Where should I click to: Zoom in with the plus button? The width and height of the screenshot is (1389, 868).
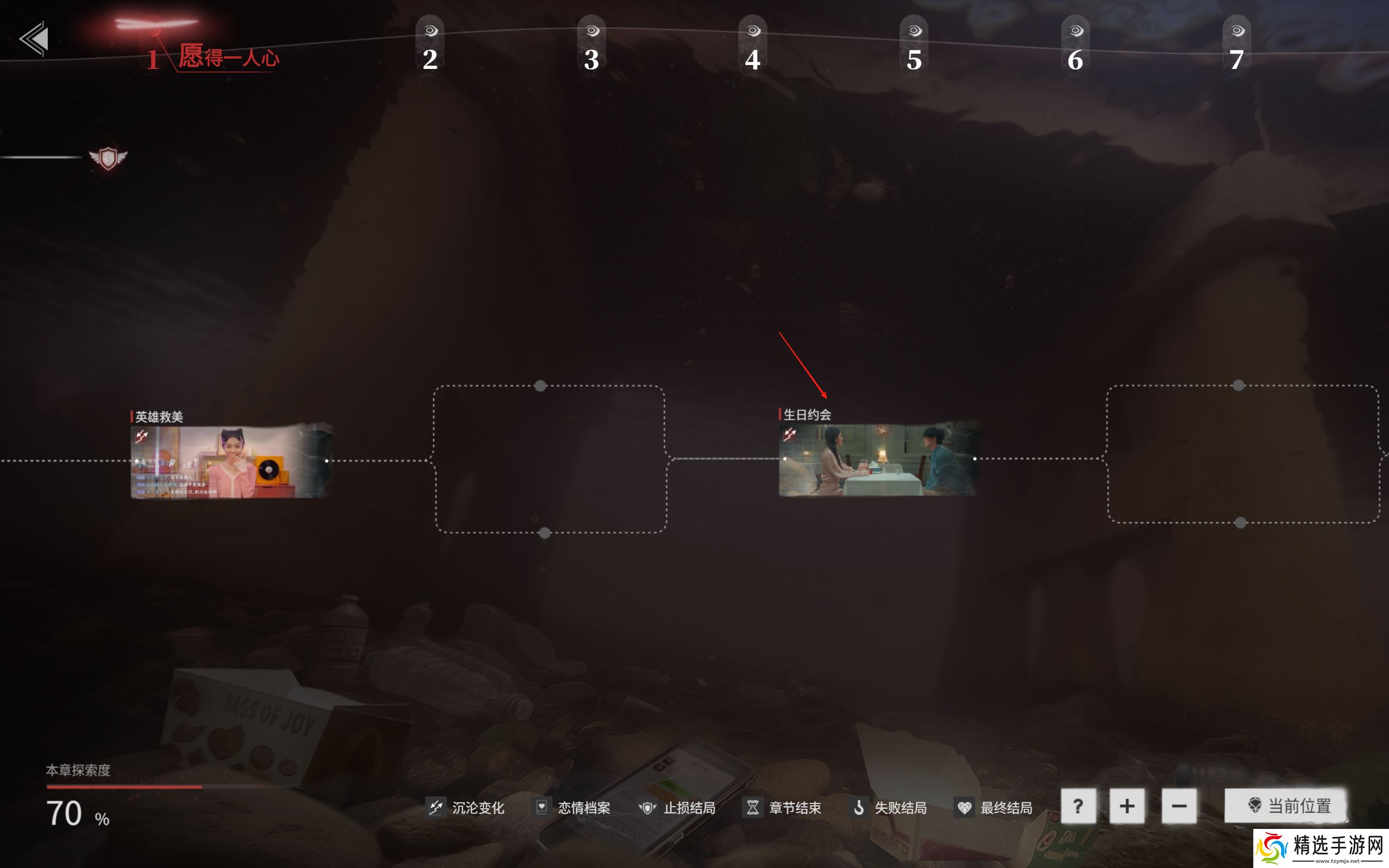(x=1127, y=806)
